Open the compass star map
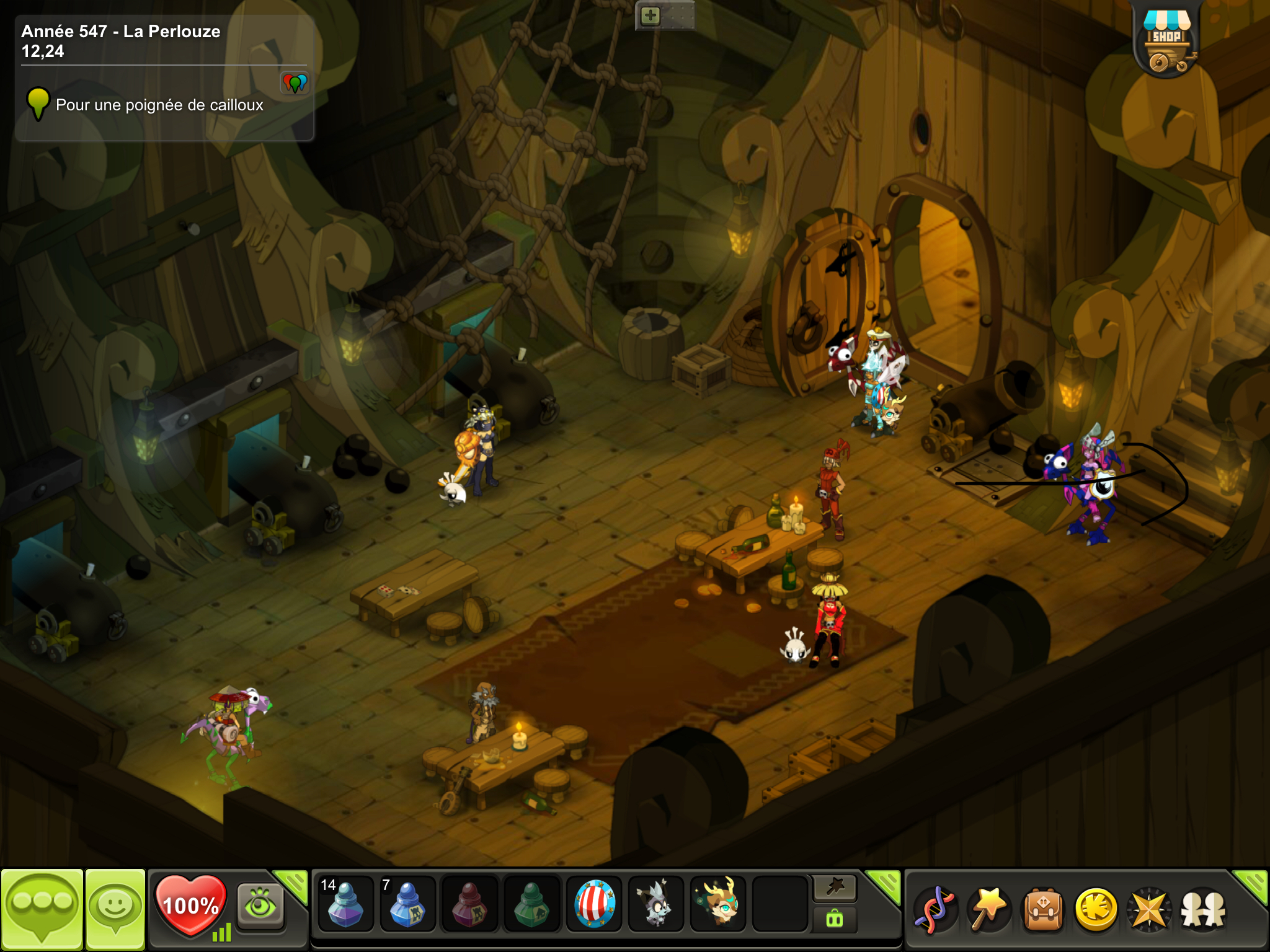Screen dimensions: 1270x952 point(1150,909)
